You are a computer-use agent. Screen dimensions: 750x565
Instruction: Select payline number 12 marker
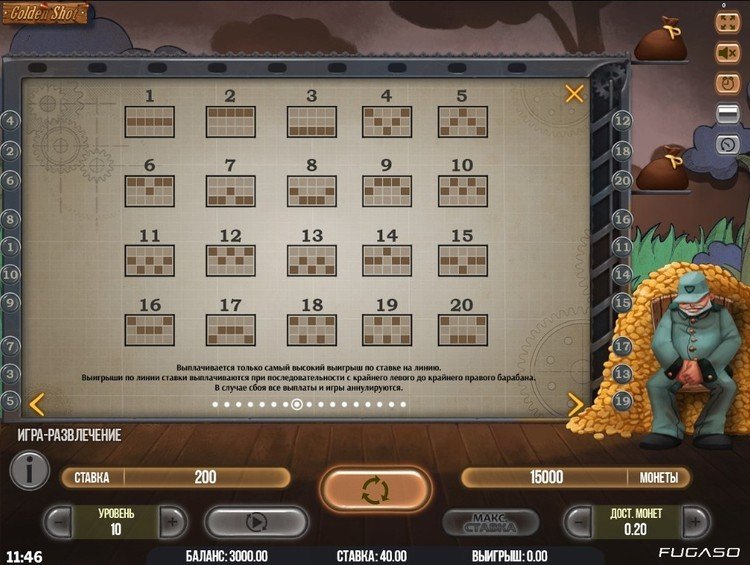coord(622,120)
